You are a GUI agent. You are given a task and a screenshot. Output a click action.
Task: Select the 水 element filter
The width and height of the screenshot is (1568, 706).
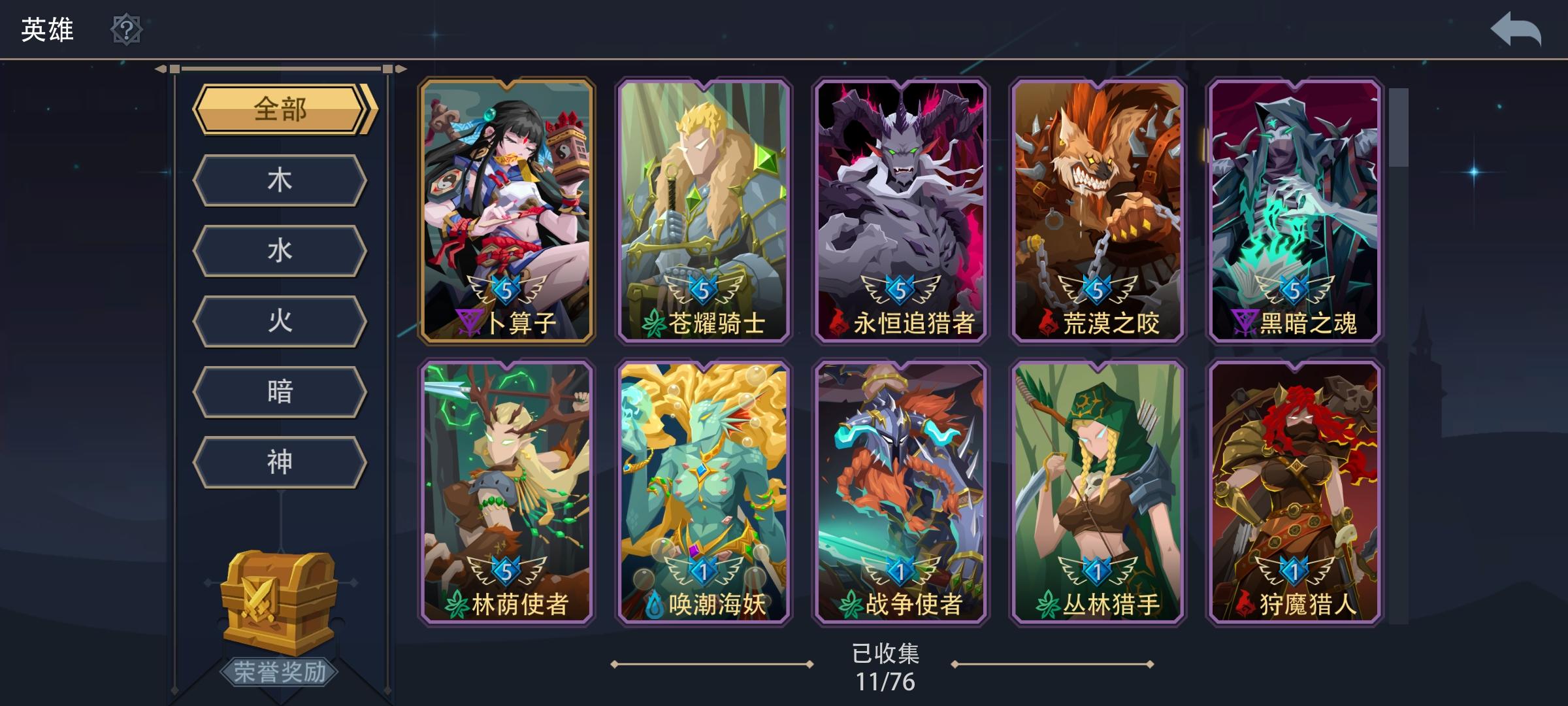(x=281, y=250)
